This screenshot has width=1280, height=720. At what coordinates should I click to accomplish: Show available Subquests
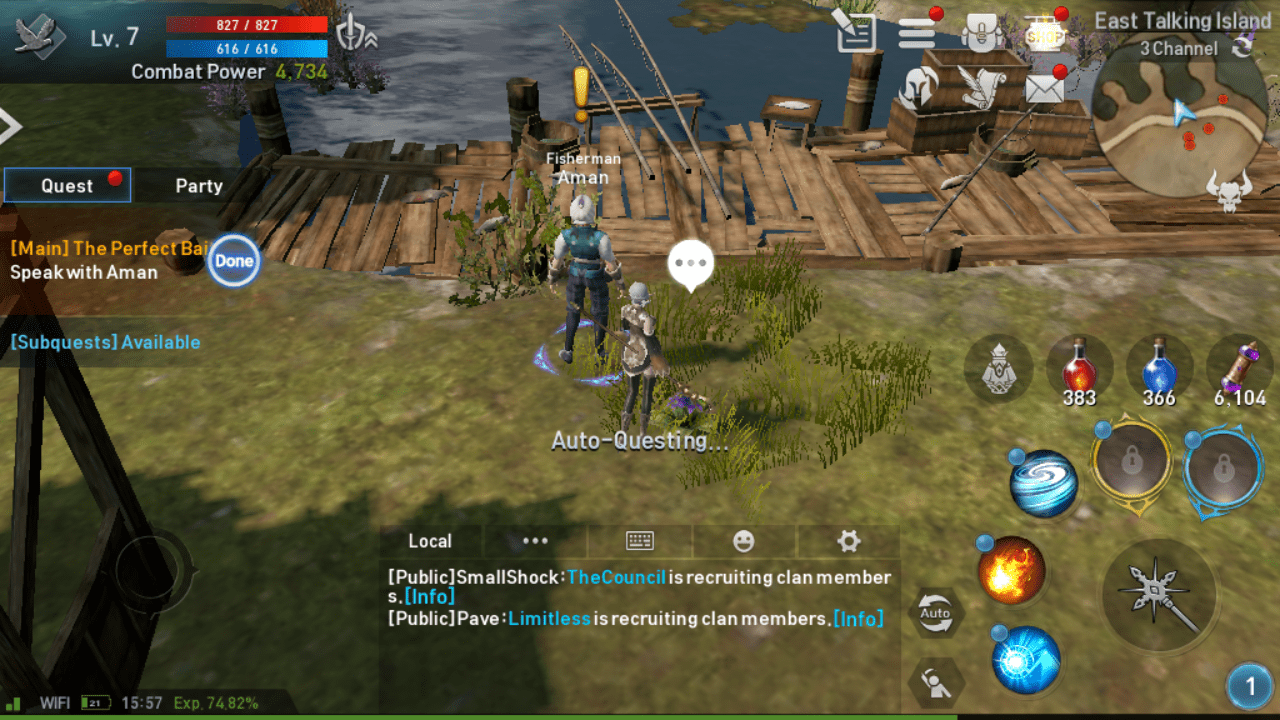[105, 342]
